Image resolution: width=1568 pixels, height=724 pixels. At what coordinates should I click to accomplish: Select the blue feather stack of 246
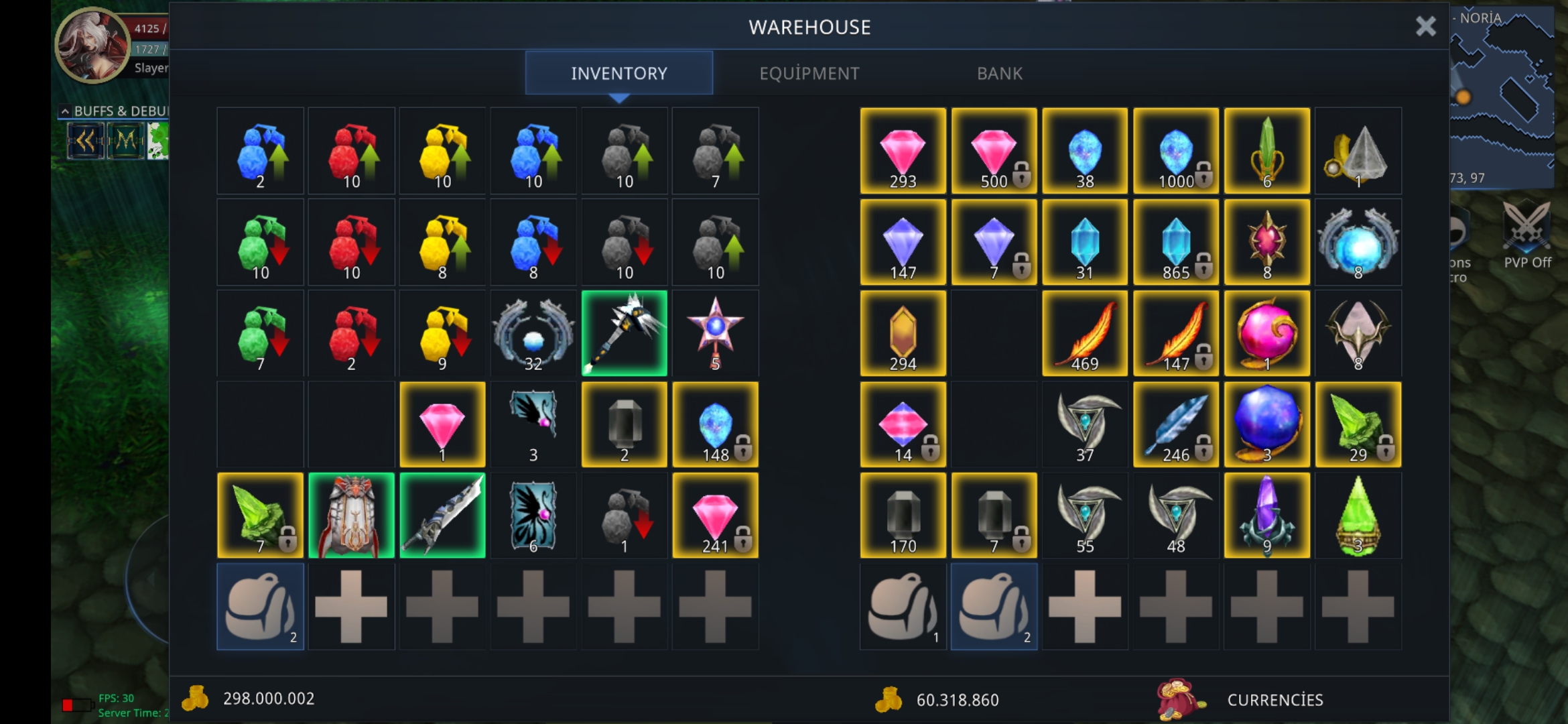(x=1176, y=424)
